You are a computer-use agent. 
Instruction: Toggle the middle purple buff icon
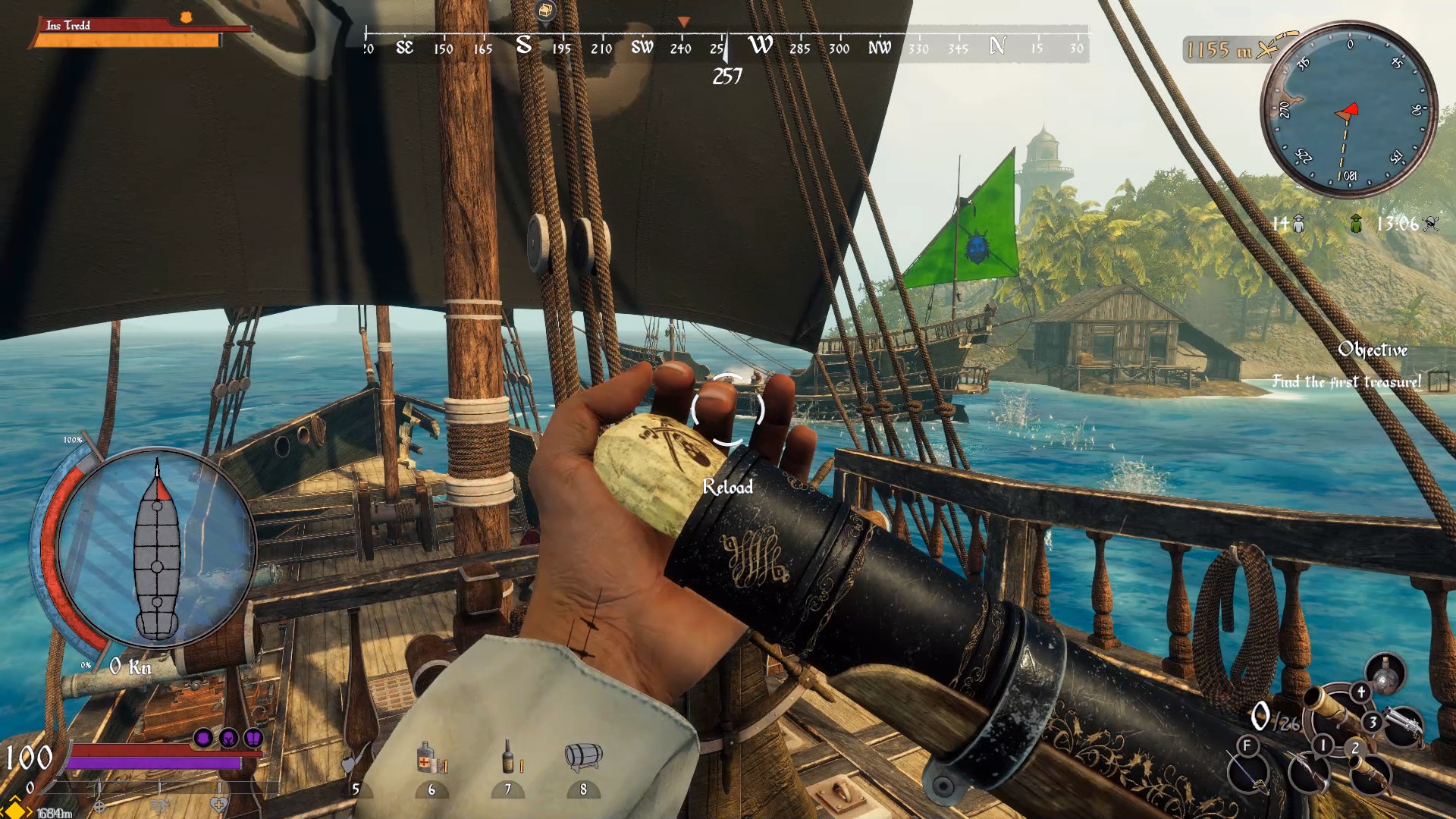(x=227, y=738)
